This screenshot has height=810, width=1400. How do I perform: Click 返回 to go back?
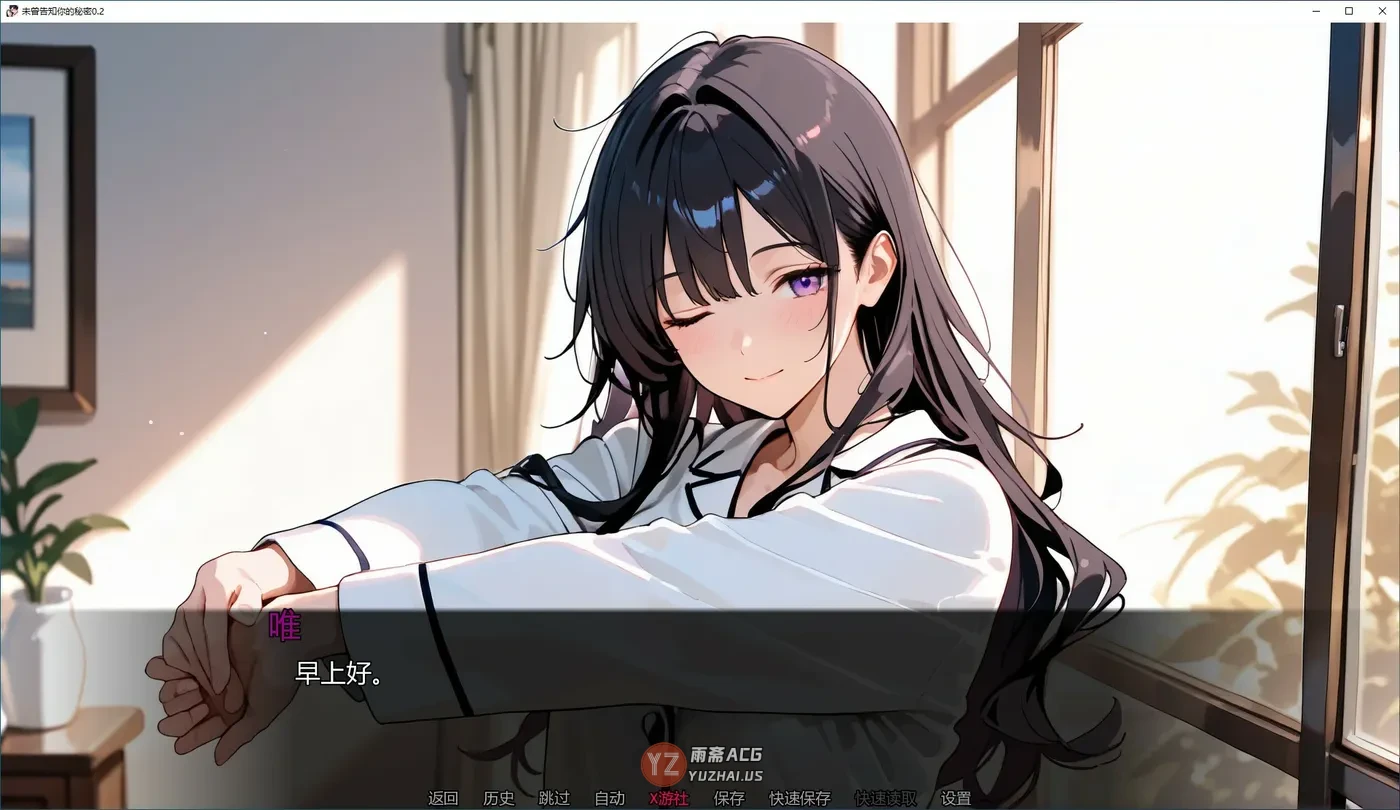tap(442, 798)
